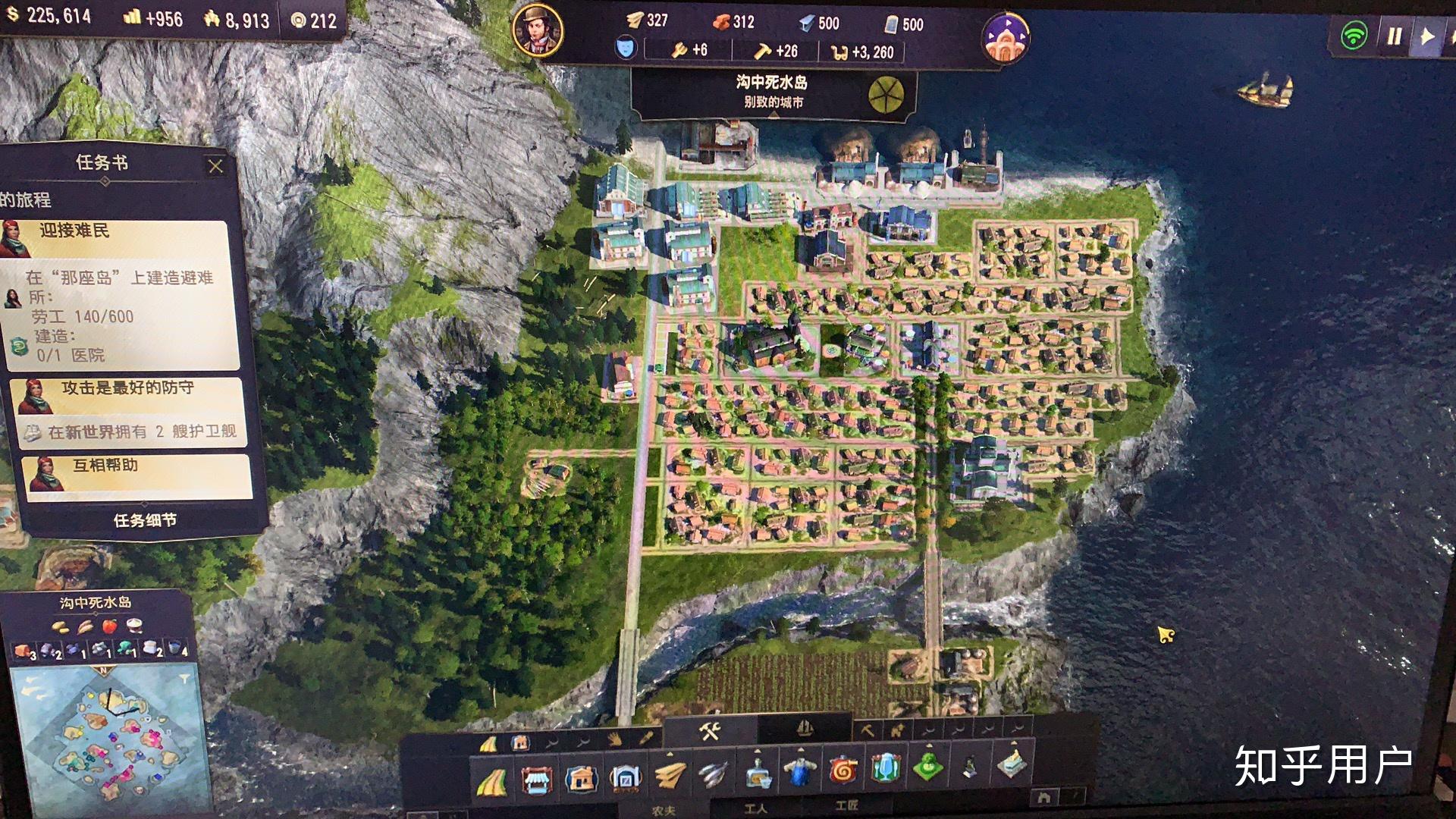
Task: Switch to the ship construction tab
Action: (805, 730)
